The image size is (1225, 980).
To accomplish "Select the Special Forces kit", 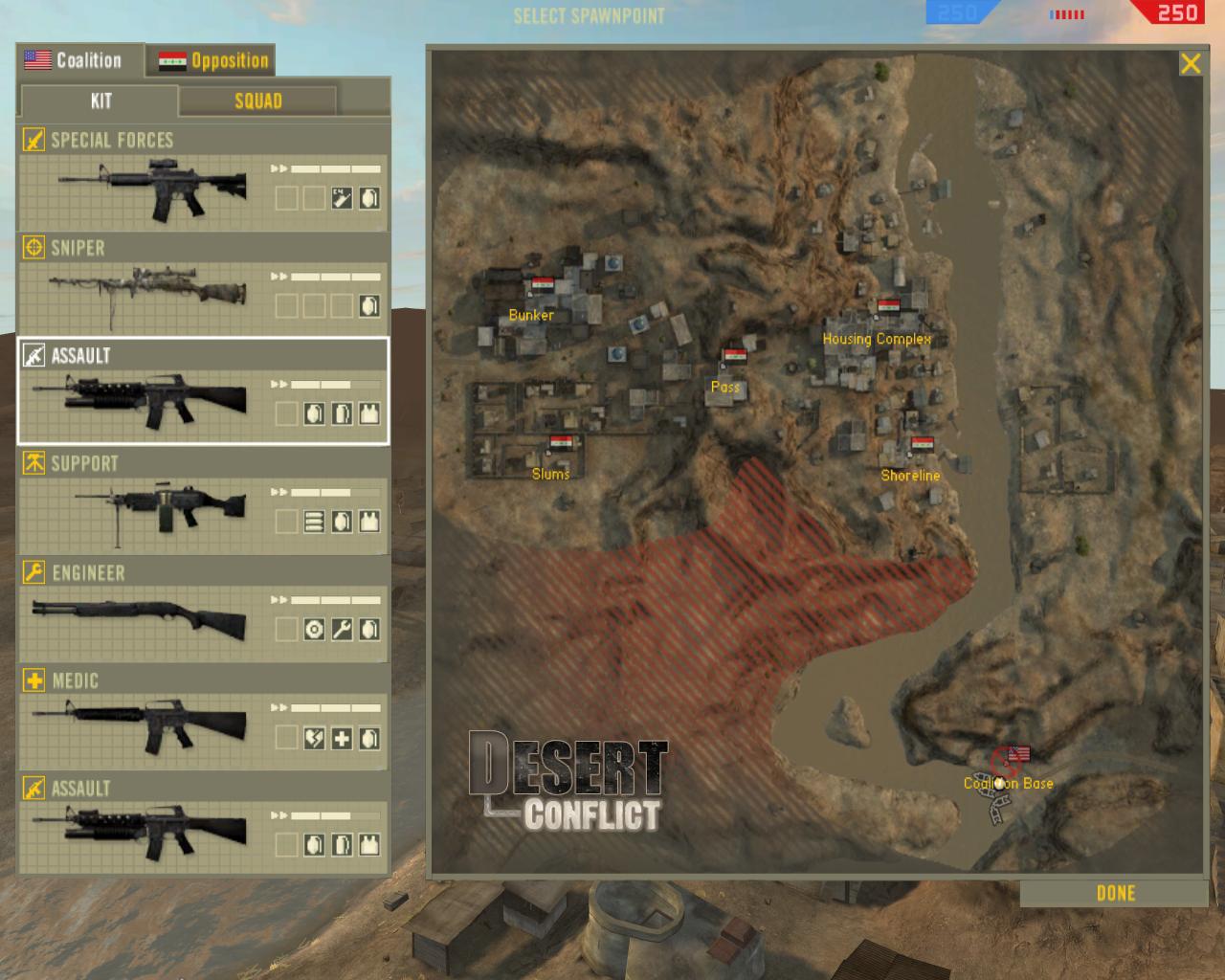I will click(203, 181).
